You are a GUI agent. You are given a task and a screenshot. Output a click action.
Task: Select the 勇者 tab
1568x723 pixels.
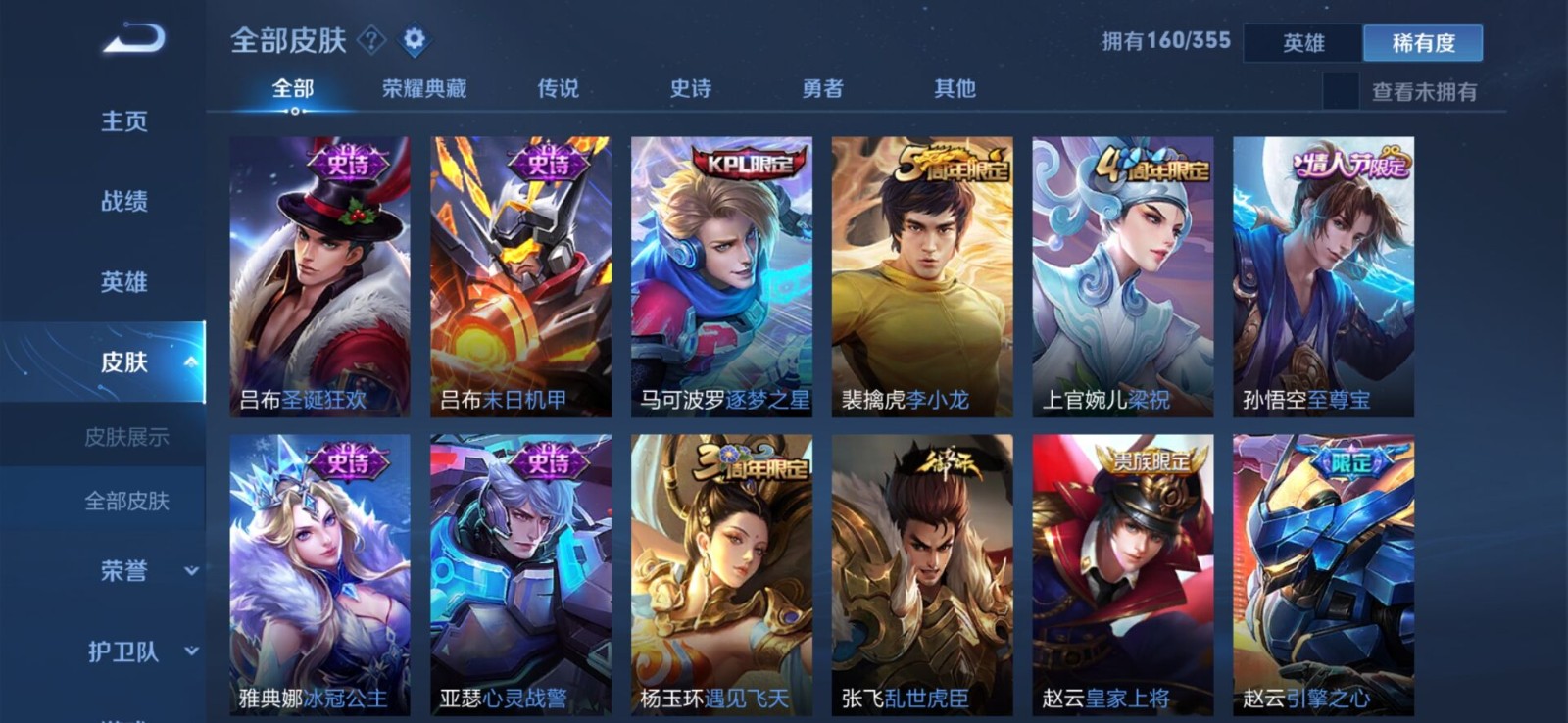(821, 88)
